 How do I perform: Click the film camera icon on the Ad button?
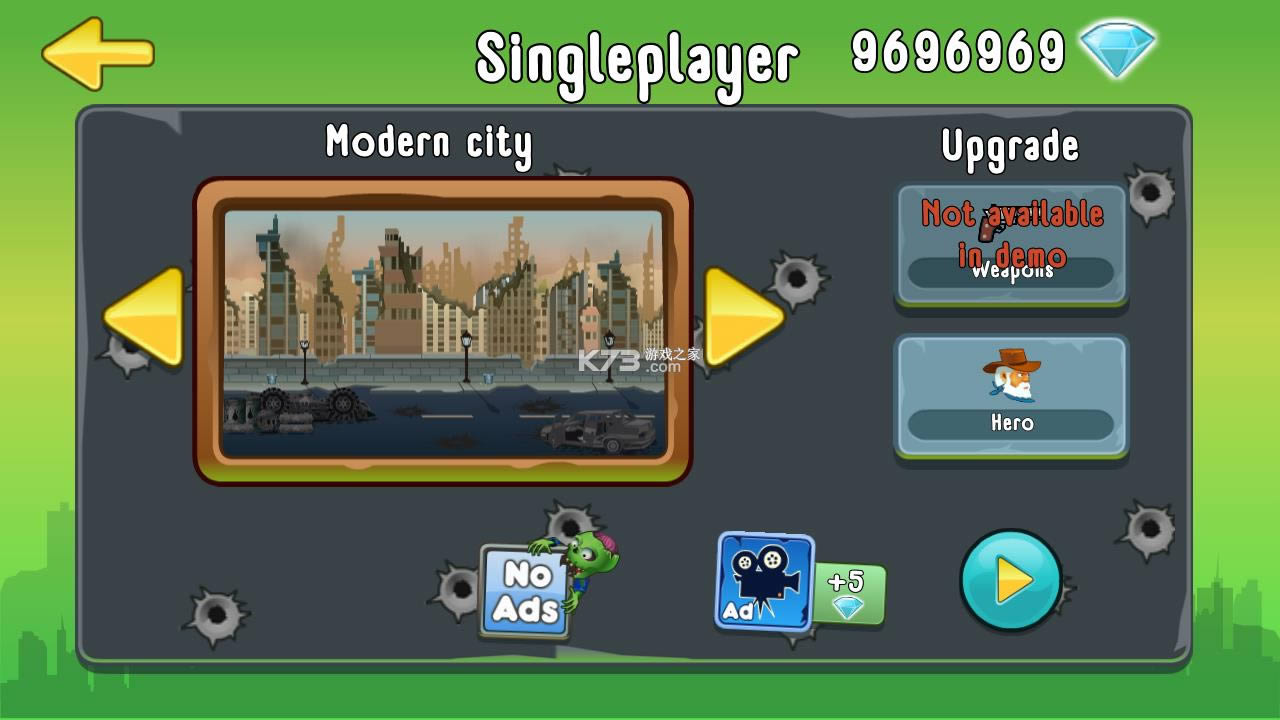pyautogui.click(x=762, y=570)
